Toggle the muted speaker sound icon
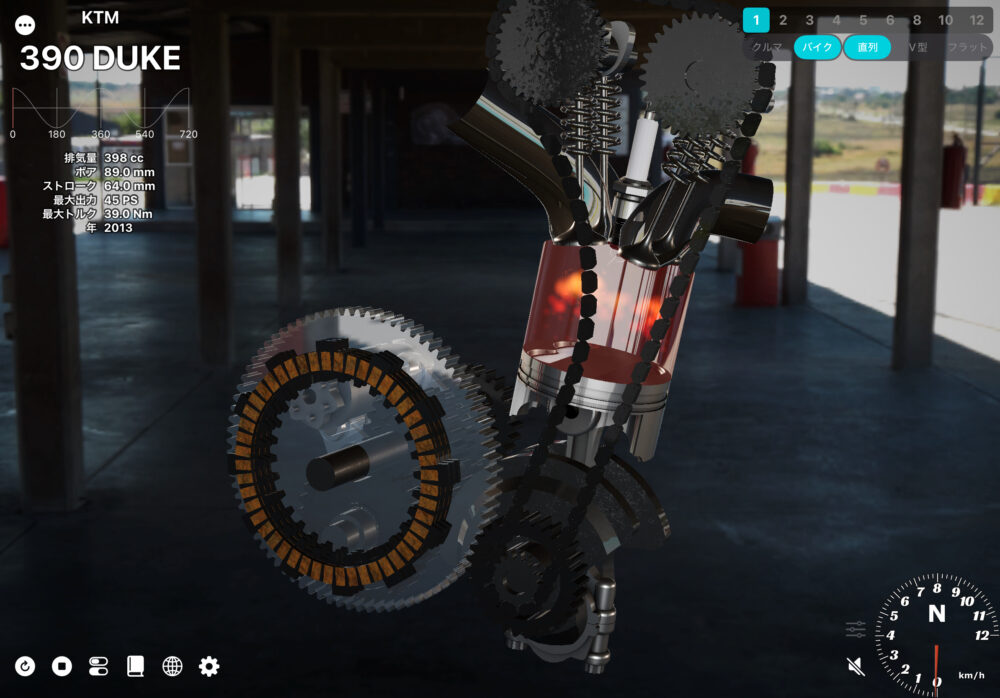 click(855, 665)
